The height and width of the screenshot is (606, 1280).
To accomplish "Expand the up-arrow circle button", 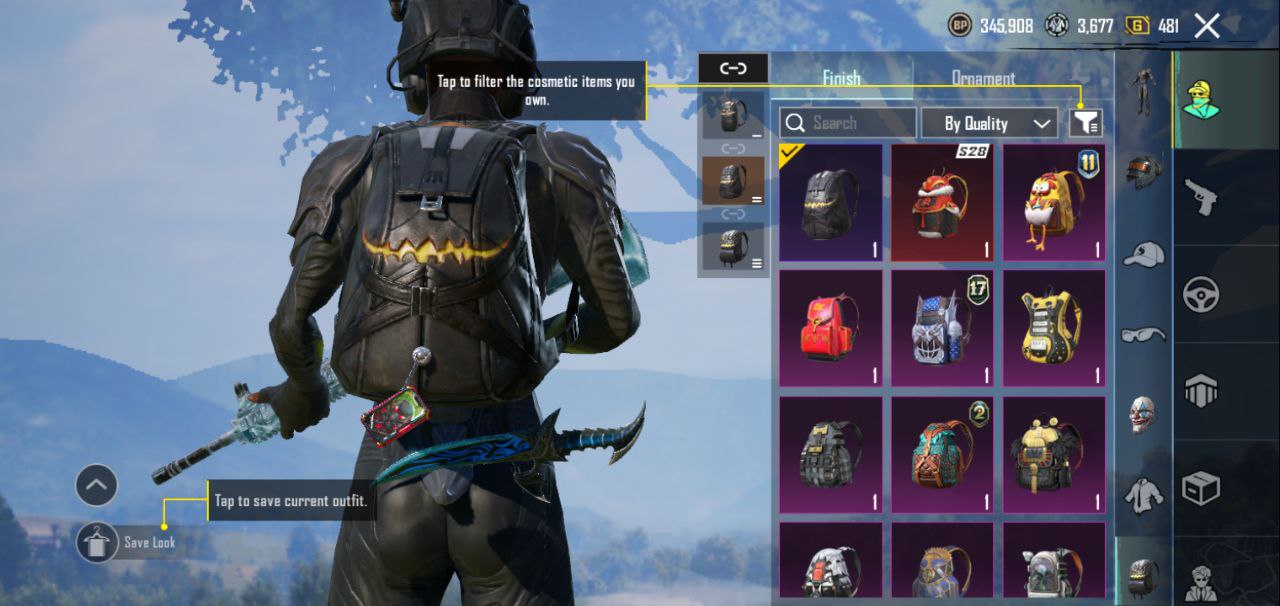I will tap(96, 486).
